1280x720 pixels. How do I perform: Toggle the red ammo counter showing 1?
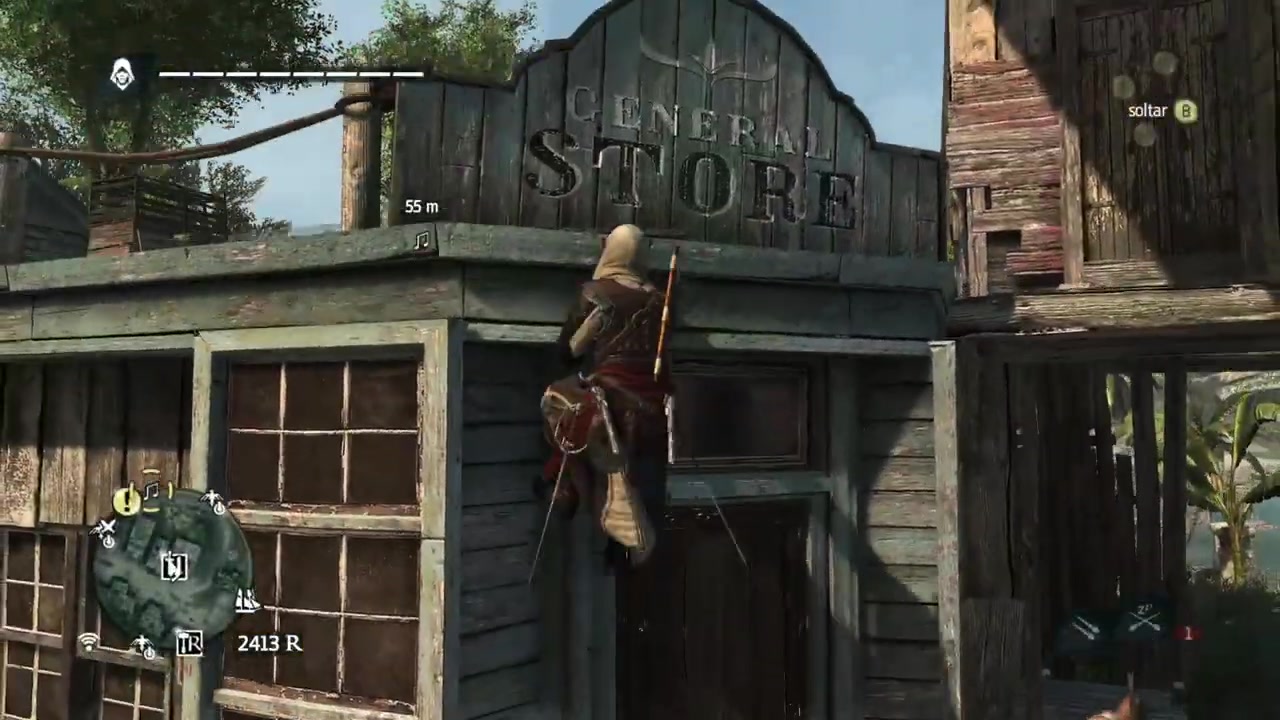coord(1188,632)
